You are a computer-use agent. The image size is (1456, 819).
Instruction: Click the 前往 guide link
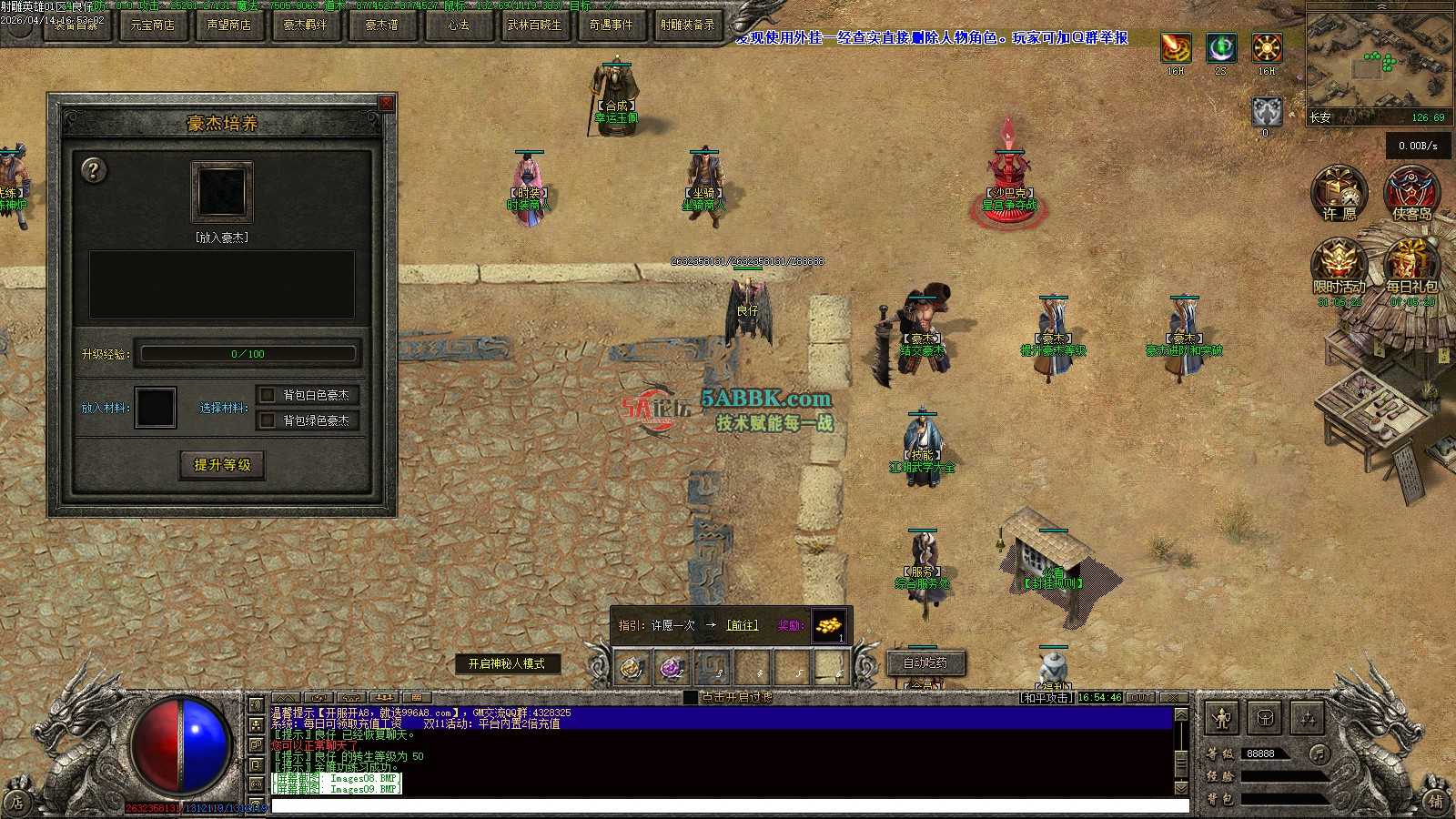click(x=742, y=625)
